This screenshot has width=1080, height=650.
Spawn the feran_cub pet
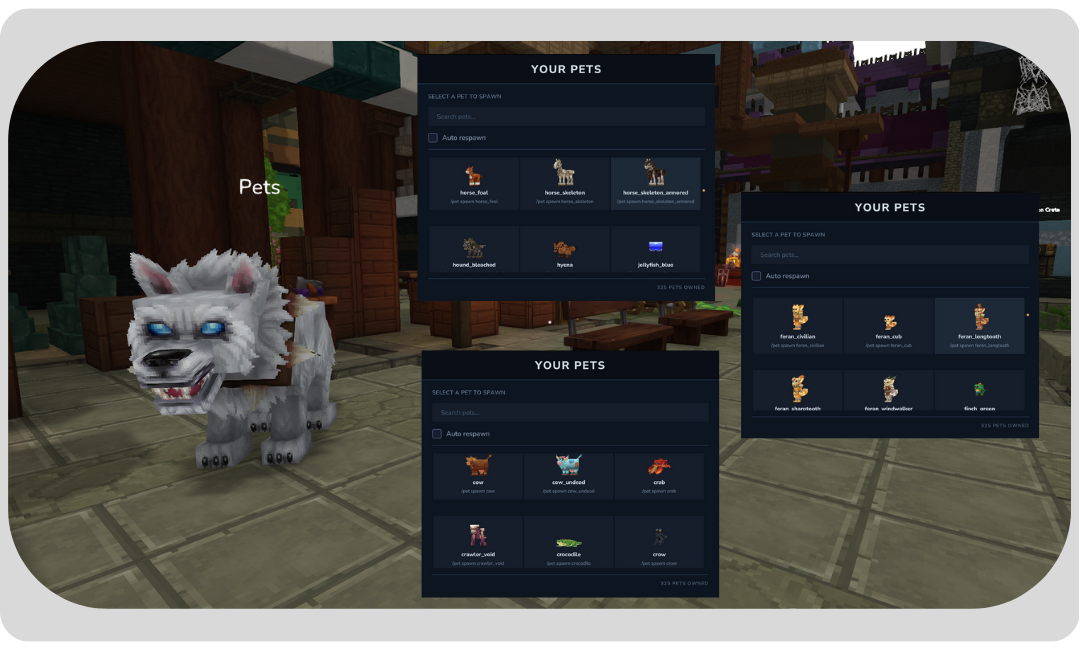click(x=888, y=324)
